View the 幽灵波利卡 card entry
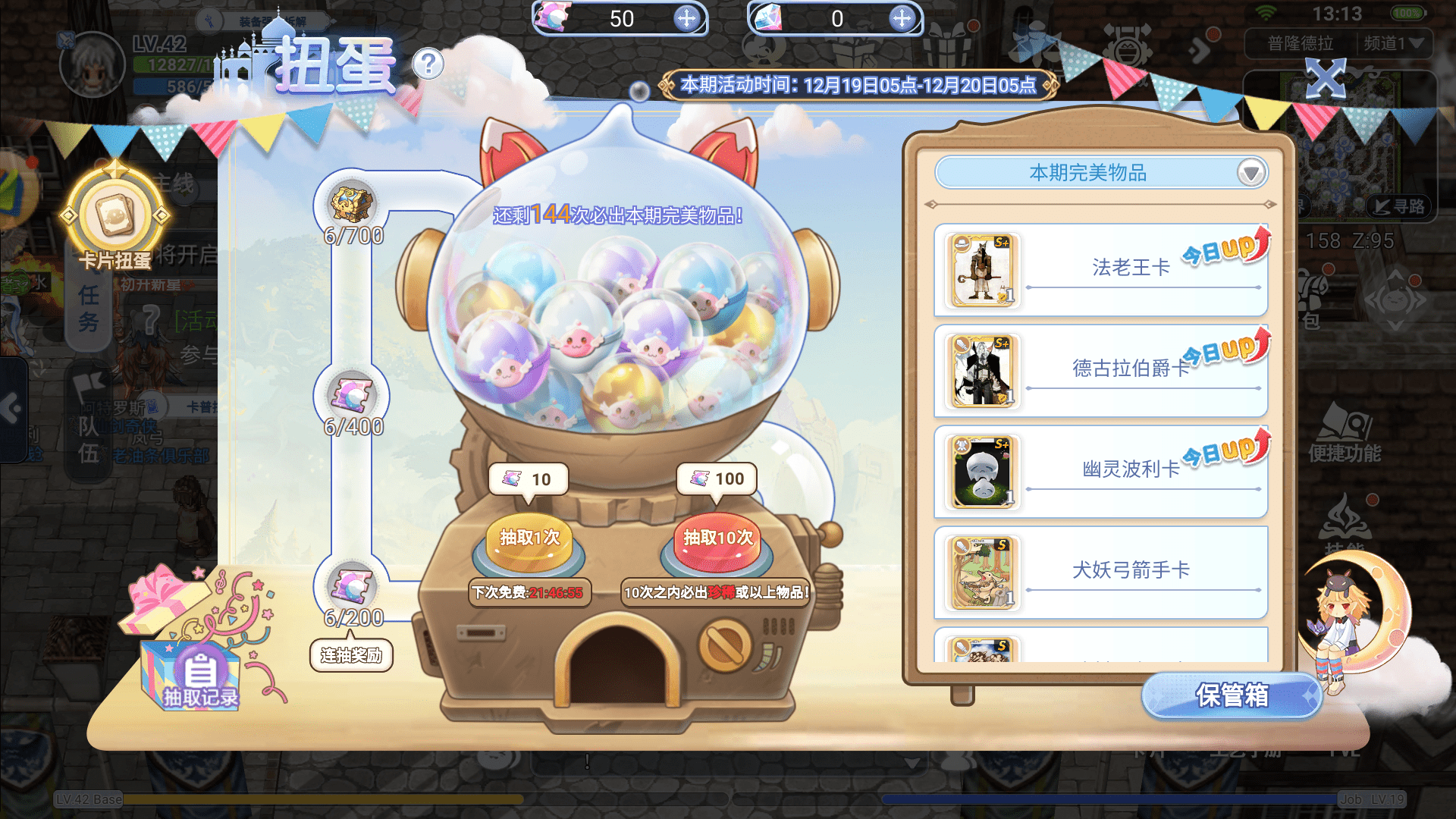The image size is (1456, 819). pos(1100,471)
